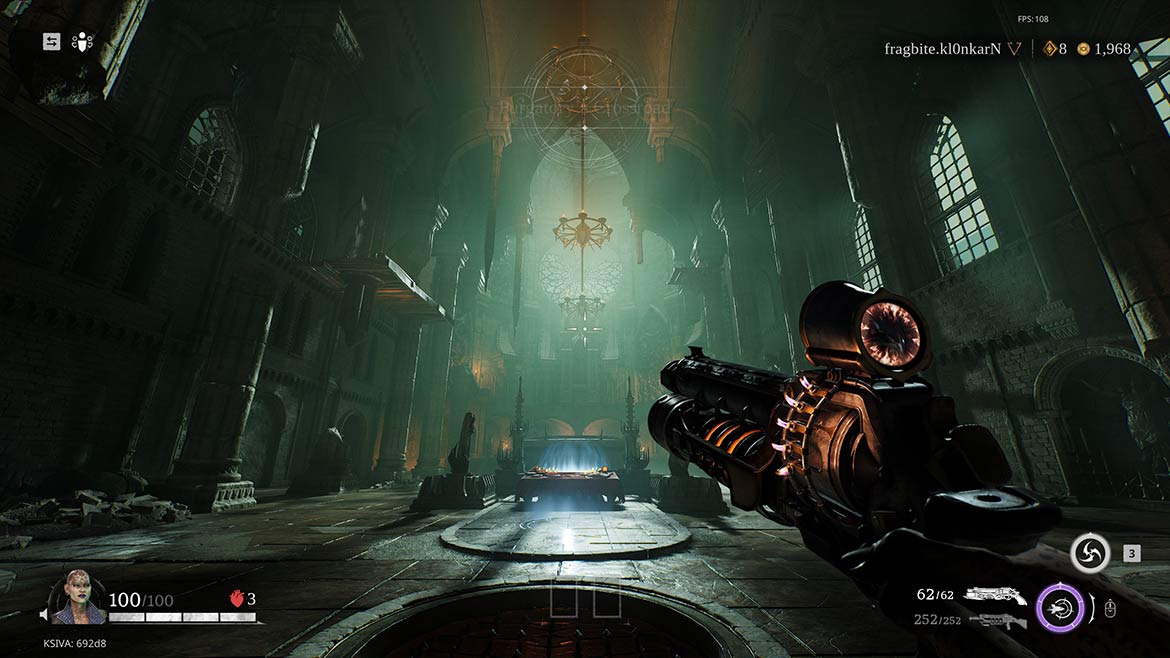
Task: Trigger the purple-ringed projectile ability
Action: click(1060, 607)
